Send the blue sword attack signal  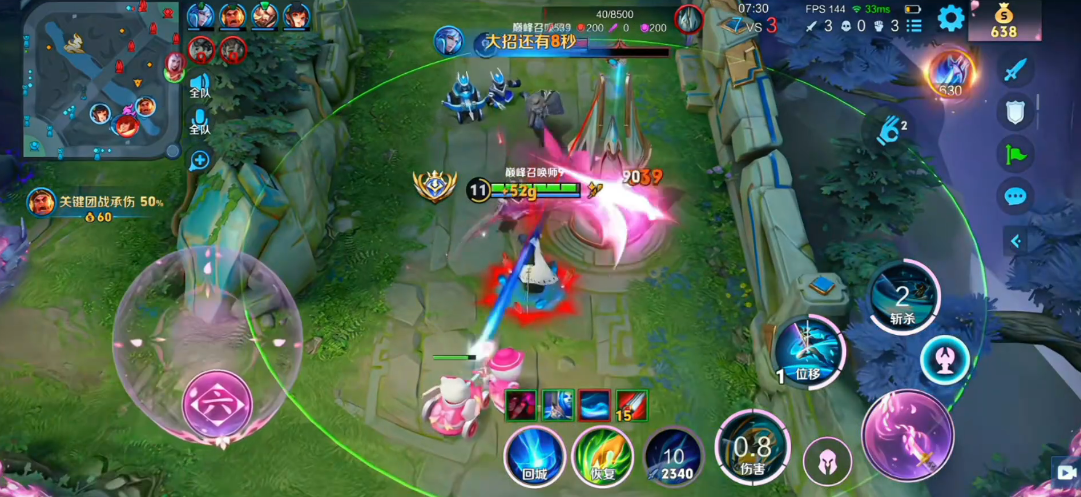coord(1016,70)
